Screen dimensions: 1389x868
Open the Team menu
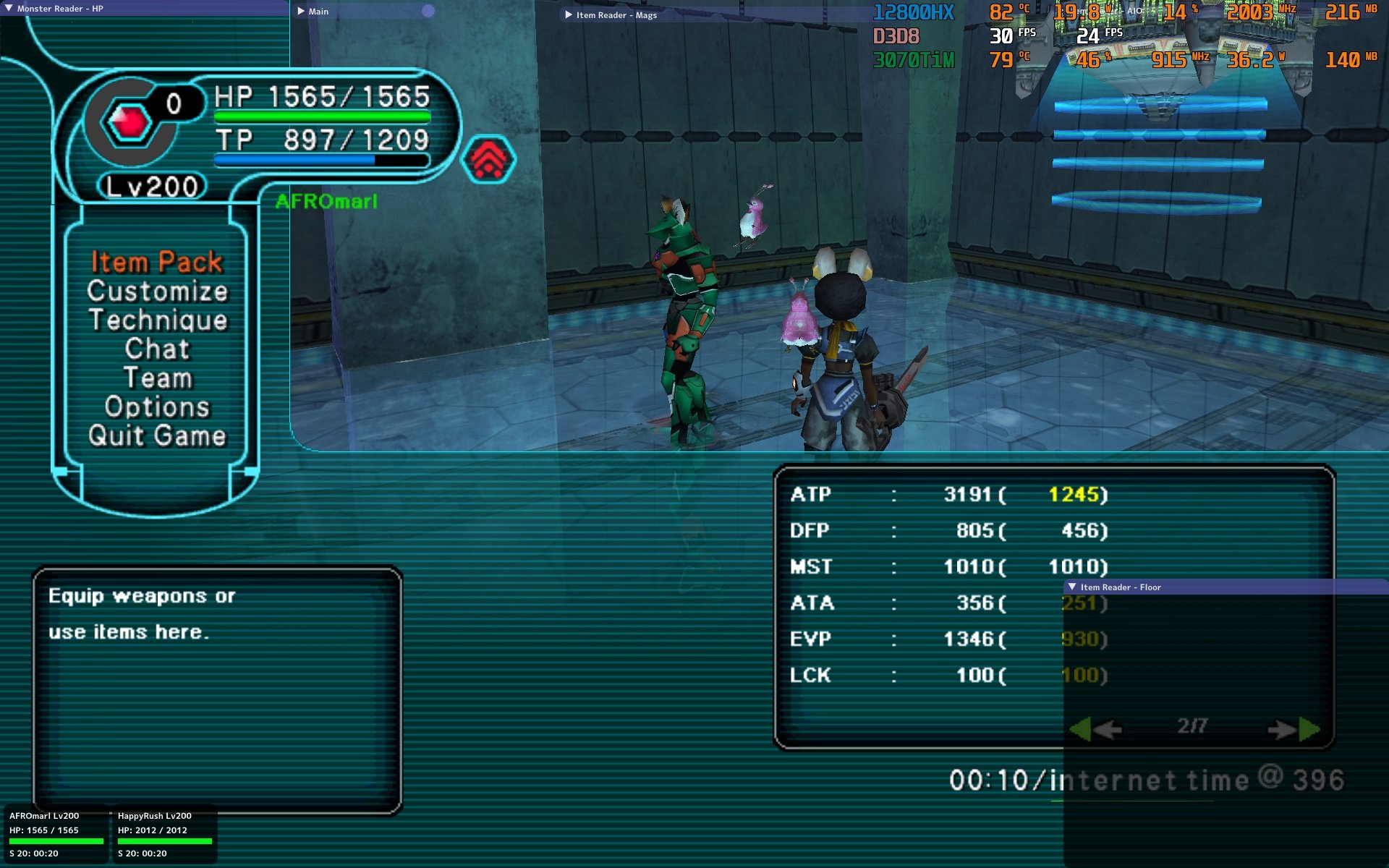[157, 378]
